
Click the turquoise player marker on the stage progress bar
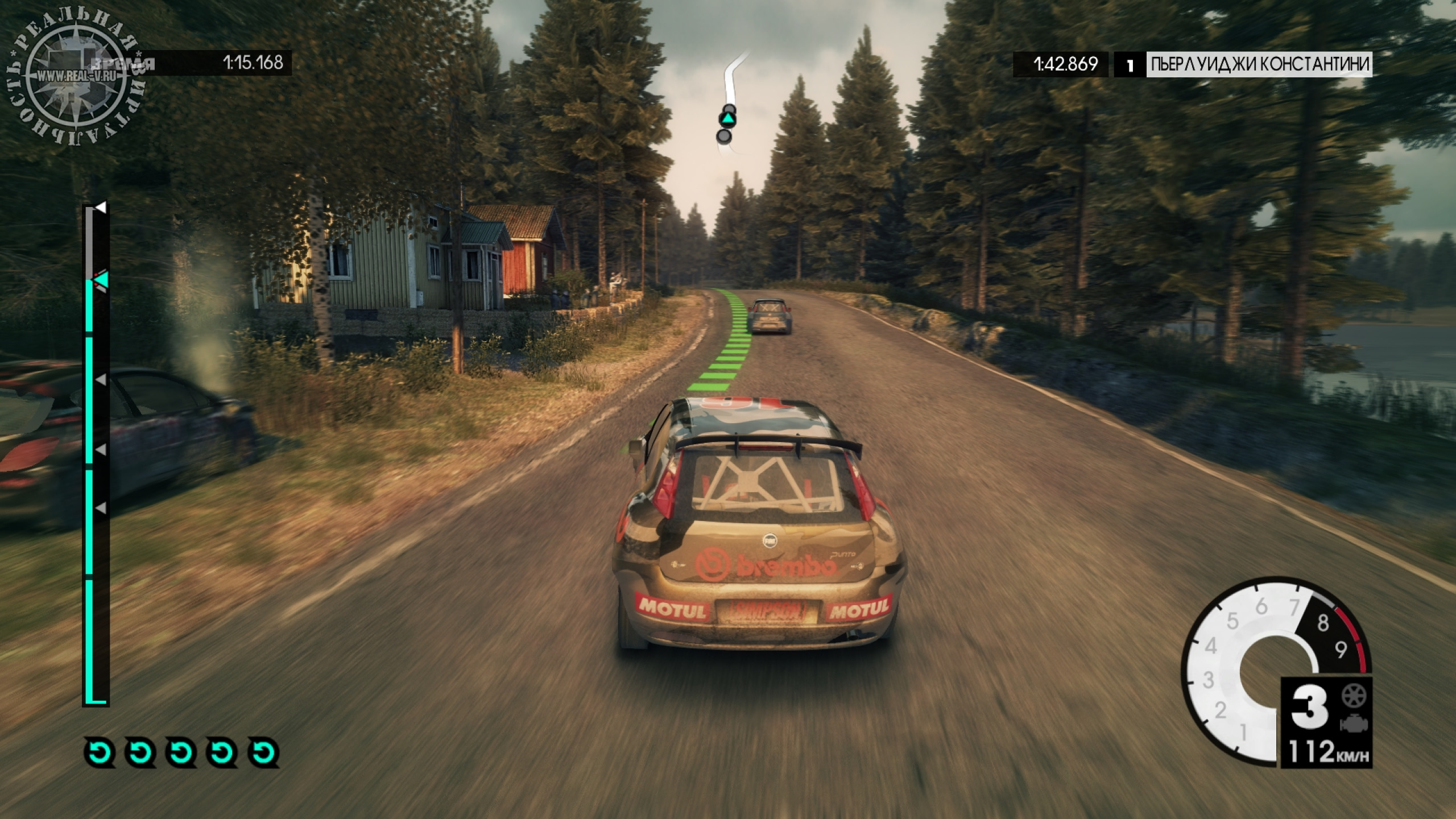(101, 280)
